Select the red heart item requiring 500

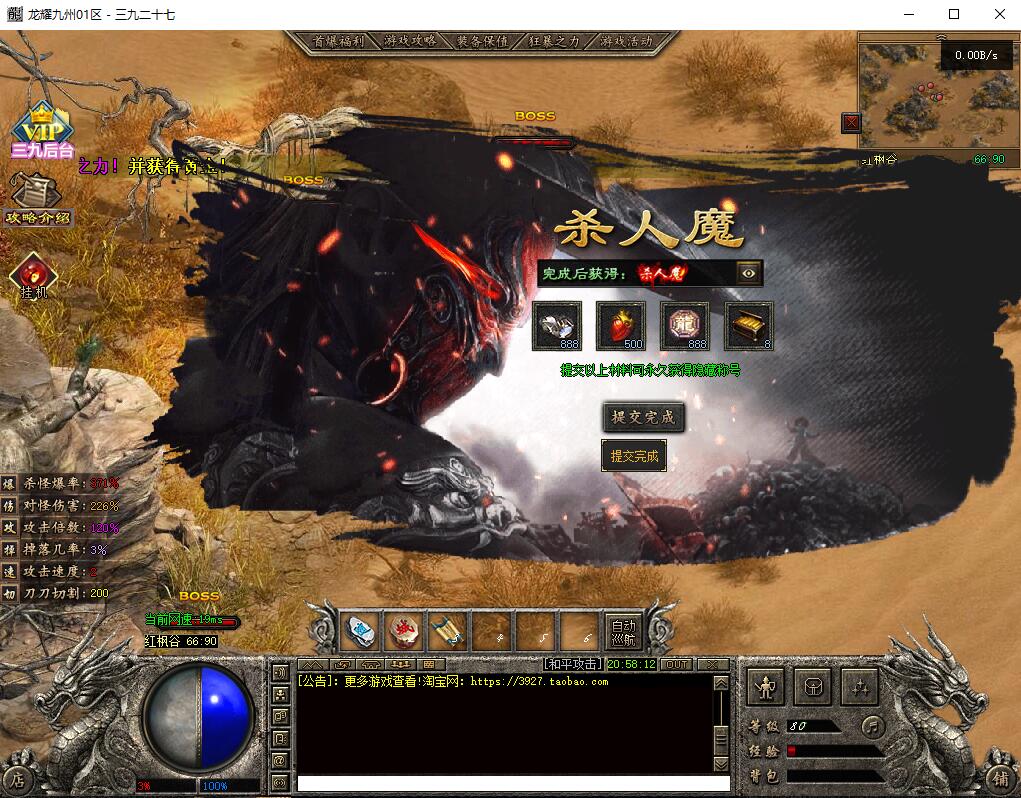(x=620, y=326)
